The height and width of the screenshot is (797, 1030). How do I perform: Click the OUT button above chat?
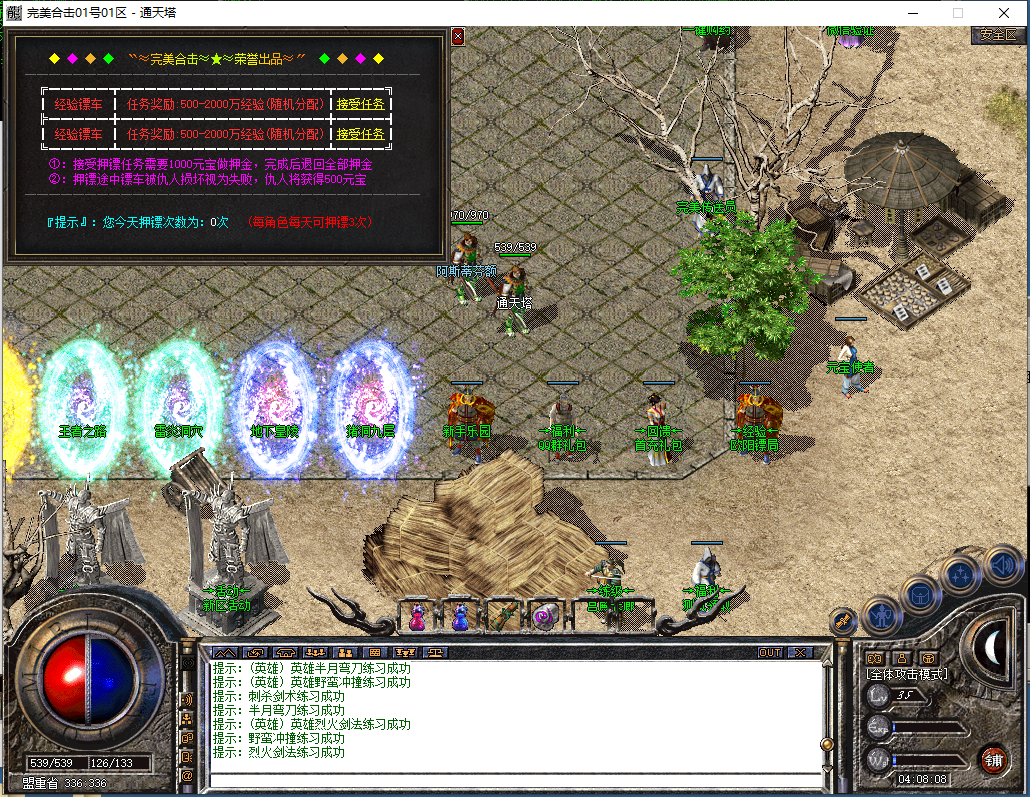click(x=769, y=652)
